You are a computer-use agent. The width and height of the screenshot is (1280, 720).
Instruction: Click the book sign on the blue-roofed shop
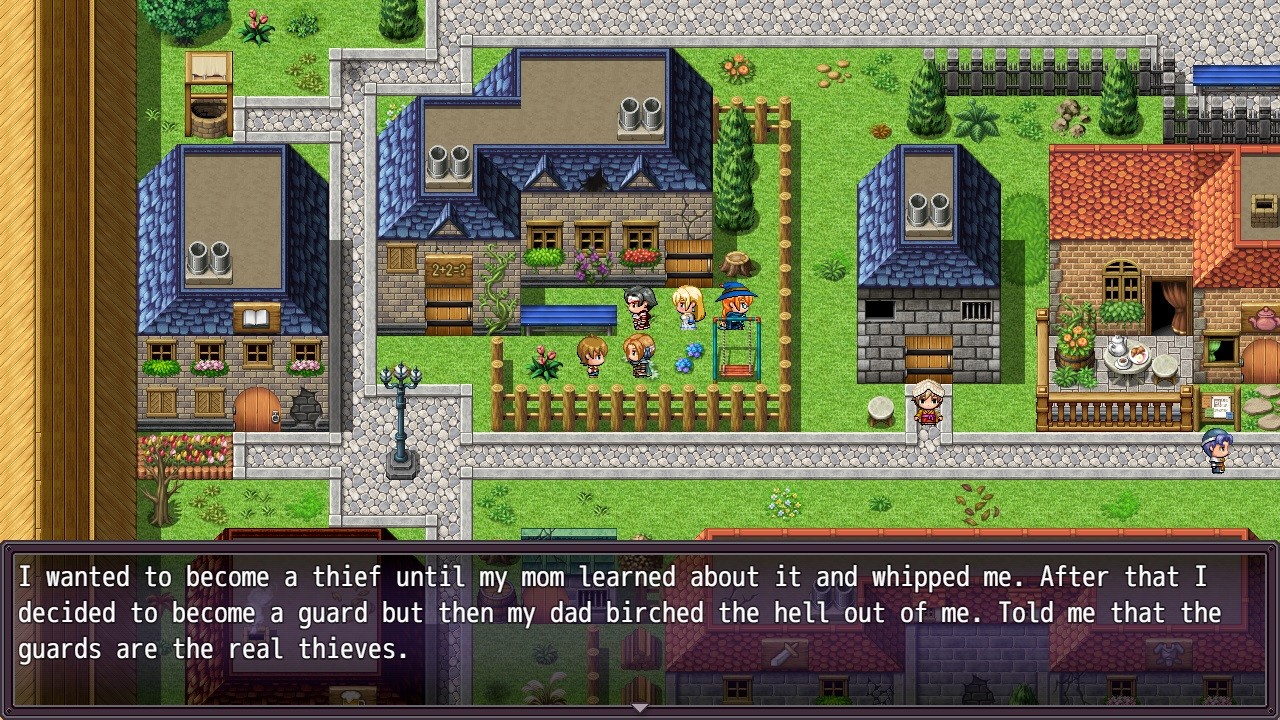[257, 314]
